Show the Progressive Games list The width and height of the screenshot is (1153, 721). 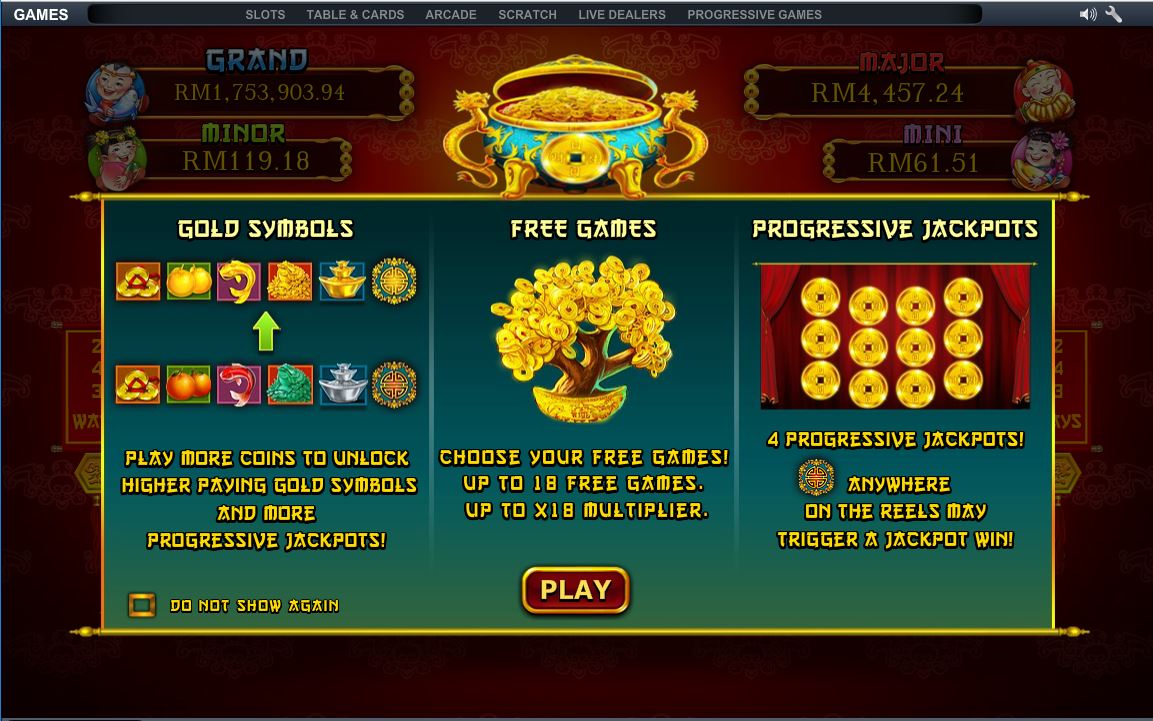(x=754, y=15)
